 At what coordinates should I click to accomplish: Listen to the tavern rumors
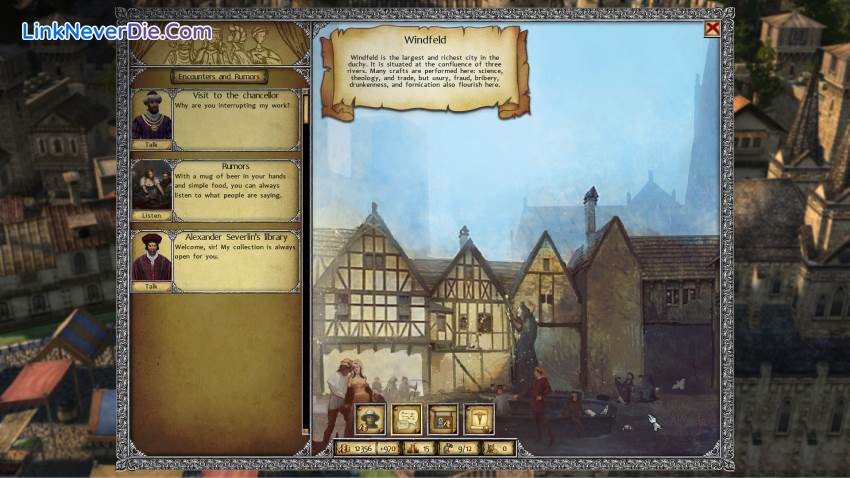(152, 215)
